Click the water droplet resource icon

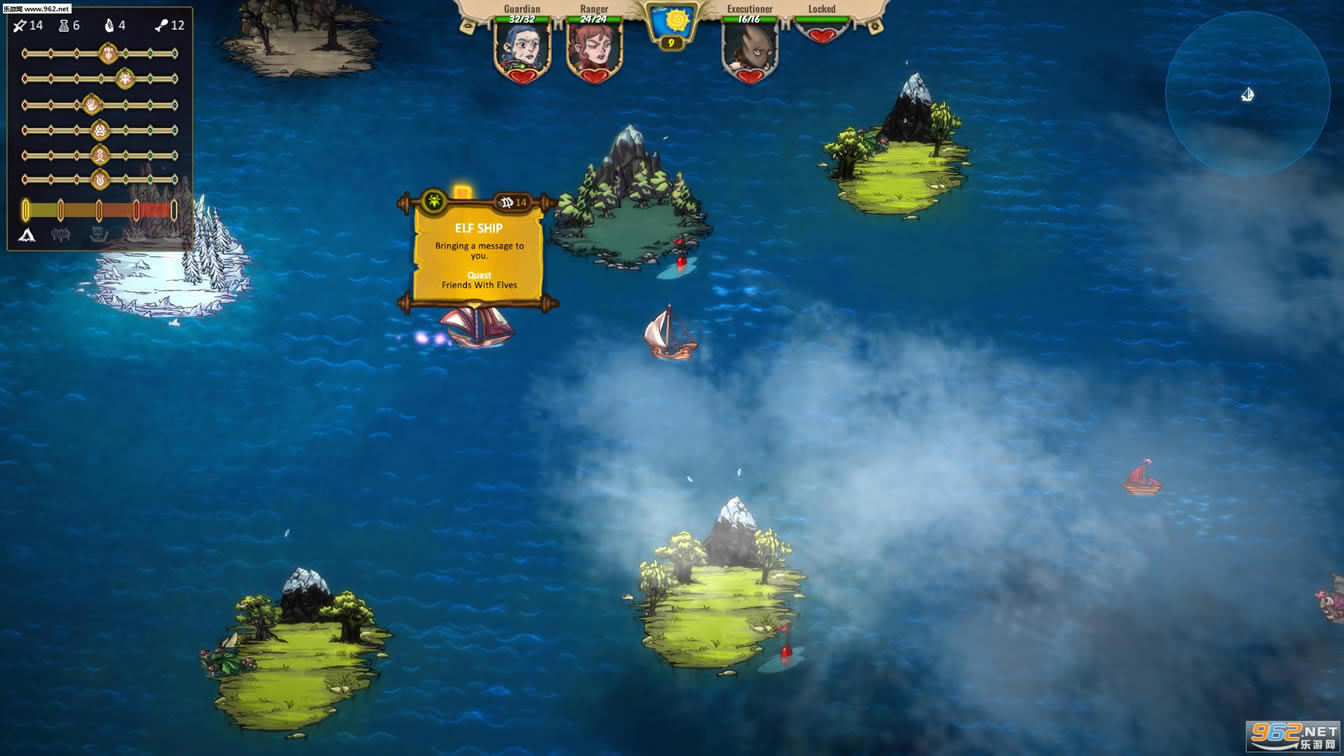111,25
